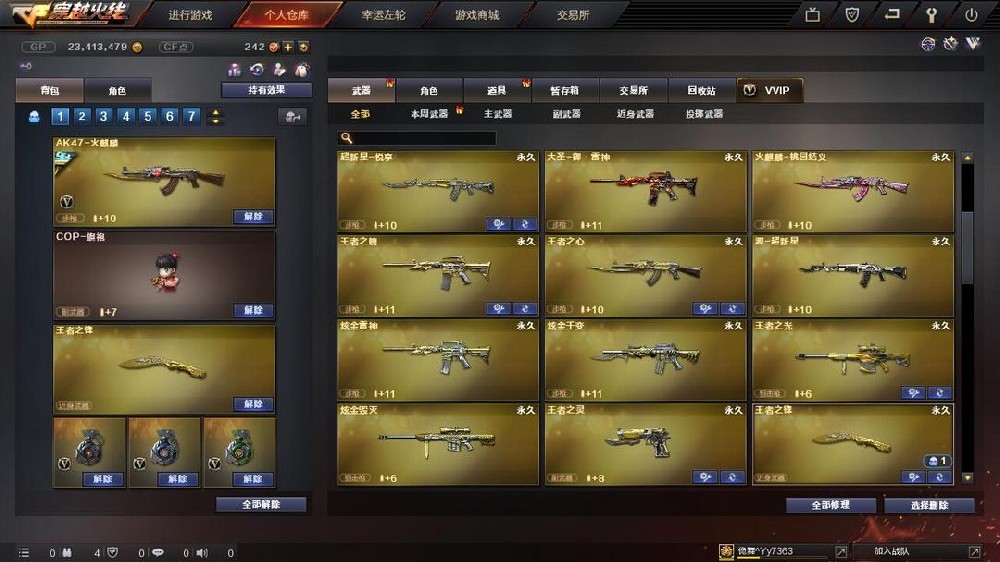
Task: Click 全部解除 to unequip everything
Action: click(261, 505)
